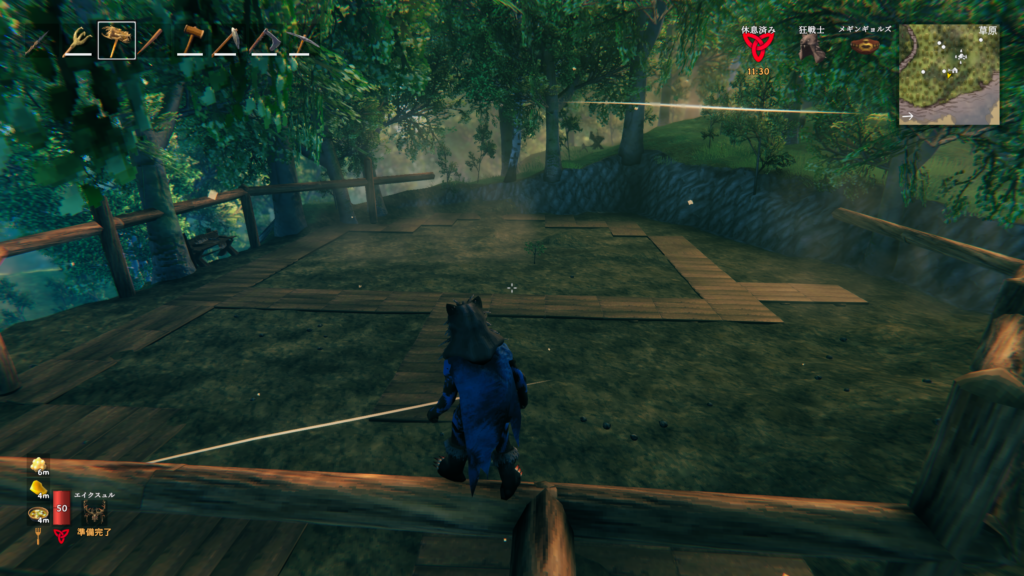
Task: Equip the axe from the hotbar
Action: 265,41
